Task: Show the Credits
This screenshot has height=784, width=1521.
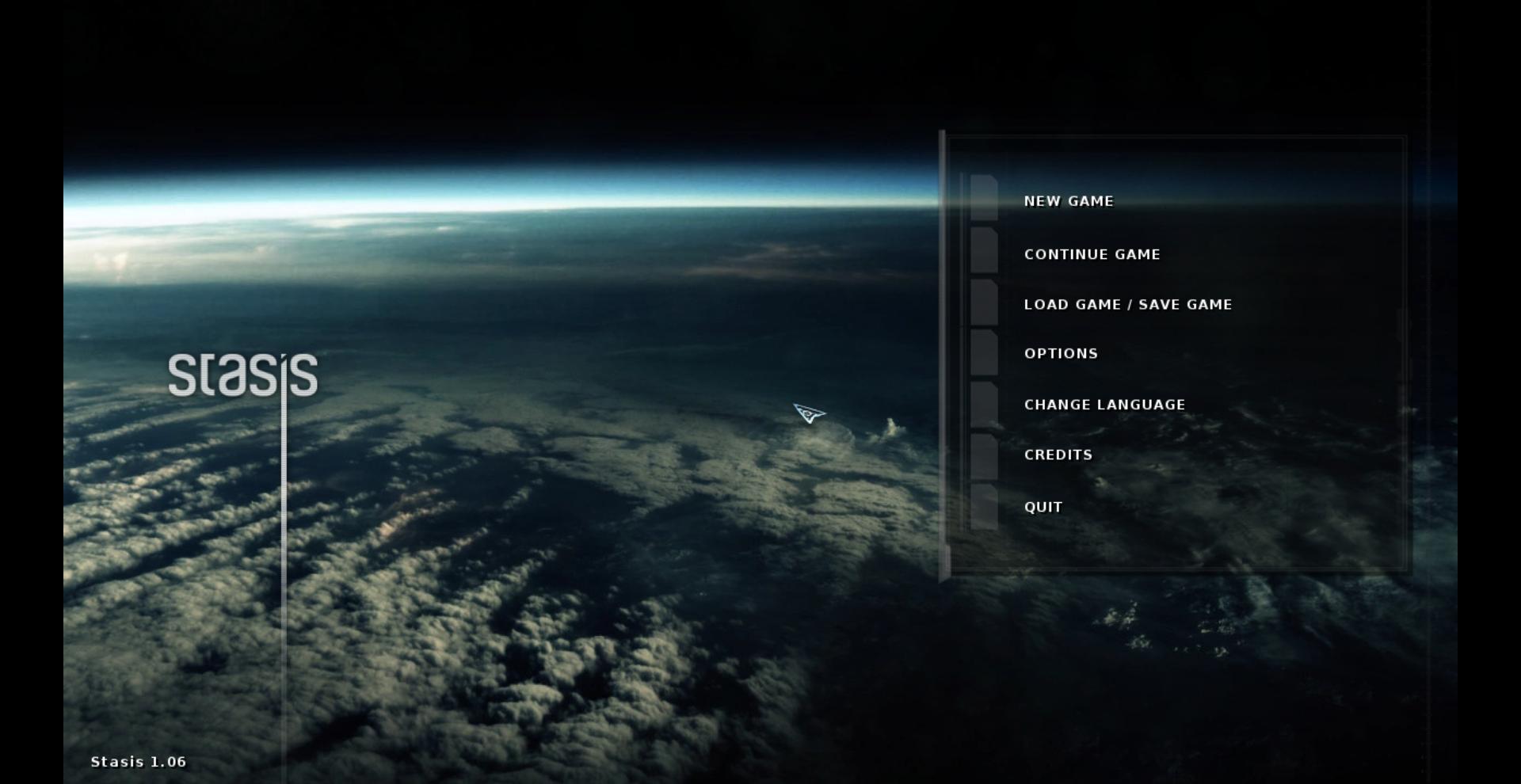Action: click(x=1058, y=455)
